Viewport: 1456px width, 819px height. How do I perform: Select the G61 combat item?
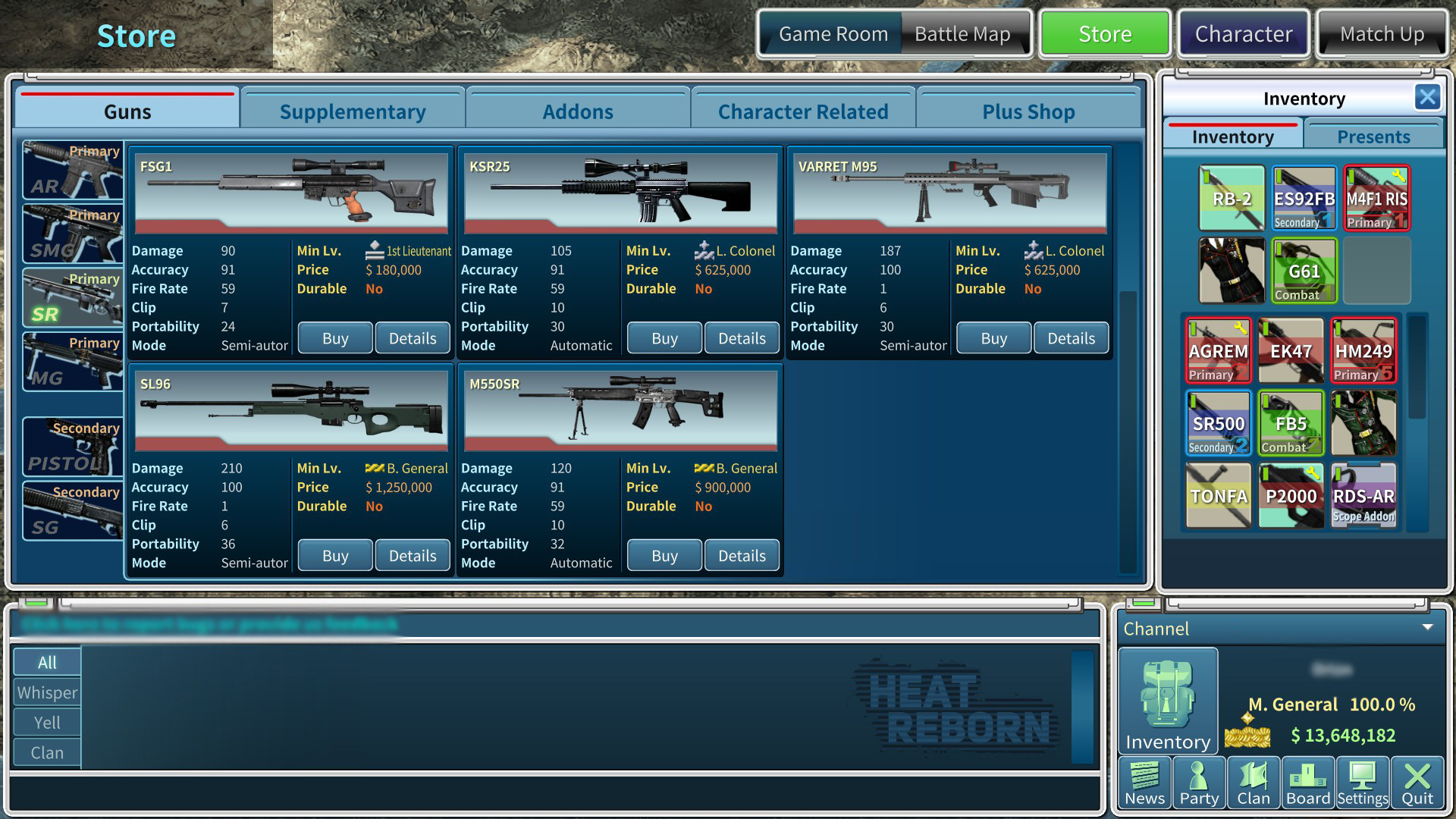tap(1303, 271)
